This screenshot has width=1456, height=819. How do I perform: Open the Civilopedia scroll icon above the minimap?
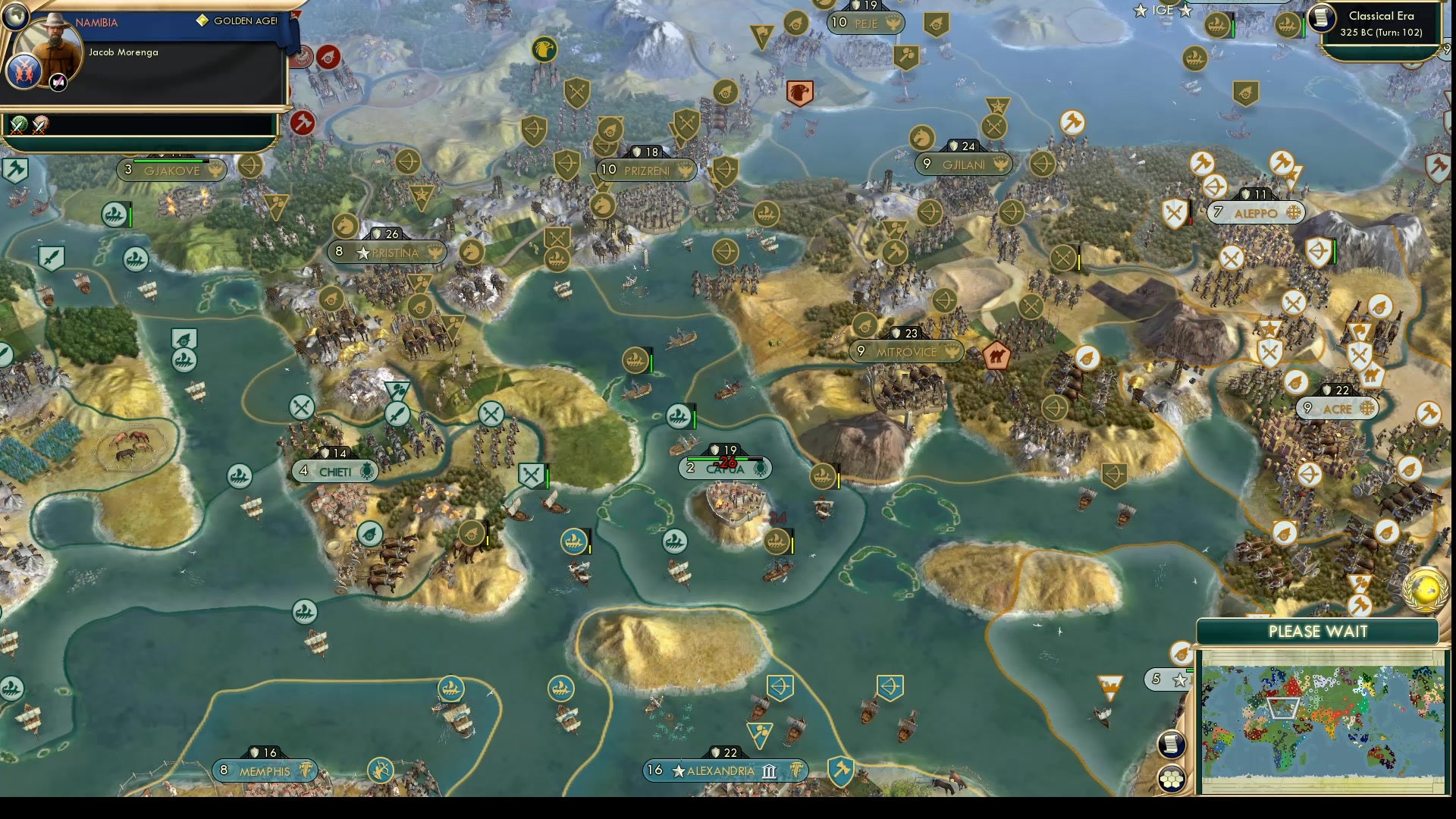tap(1172, 745)
